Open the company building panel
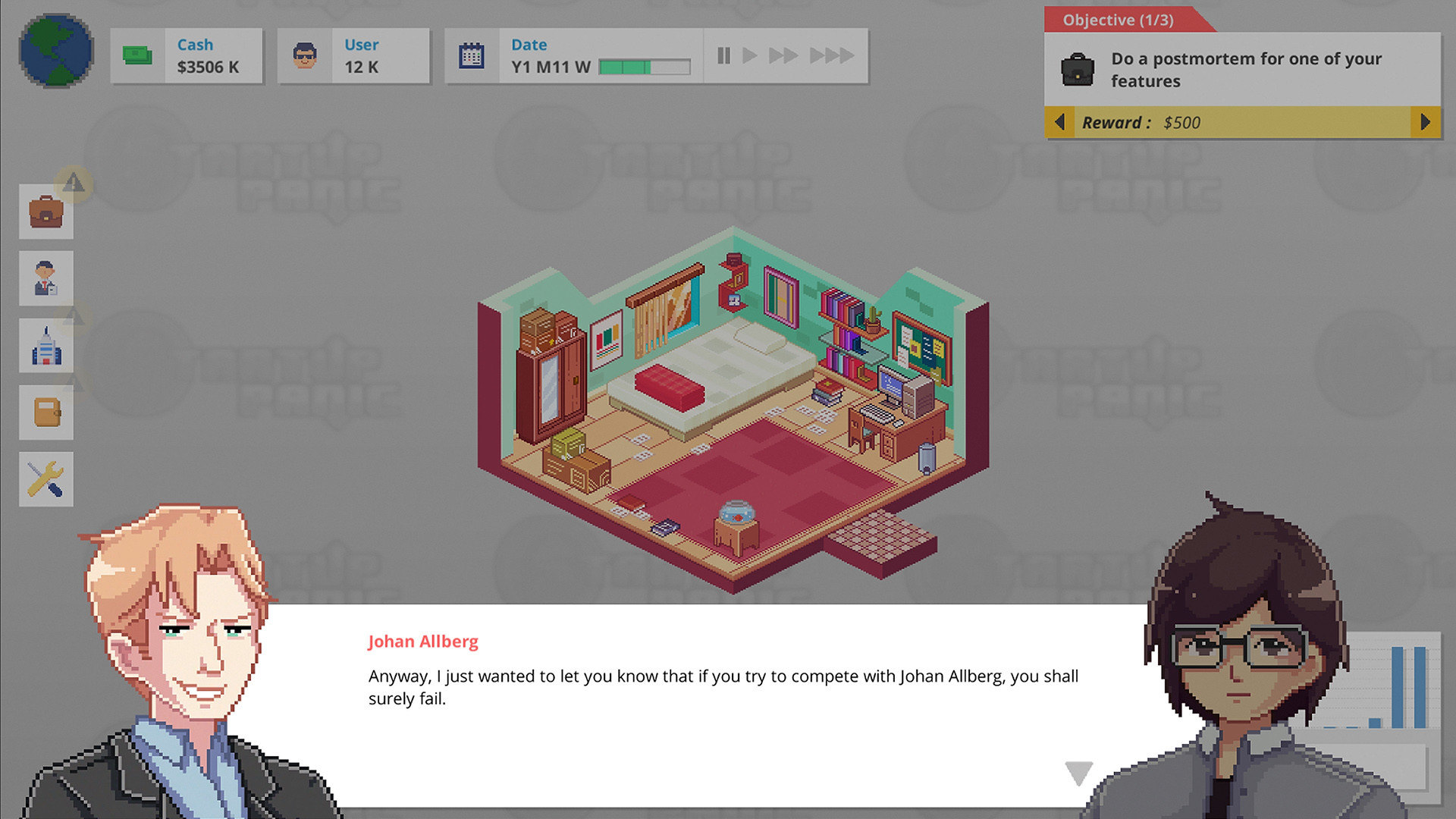 click(45, 345)
